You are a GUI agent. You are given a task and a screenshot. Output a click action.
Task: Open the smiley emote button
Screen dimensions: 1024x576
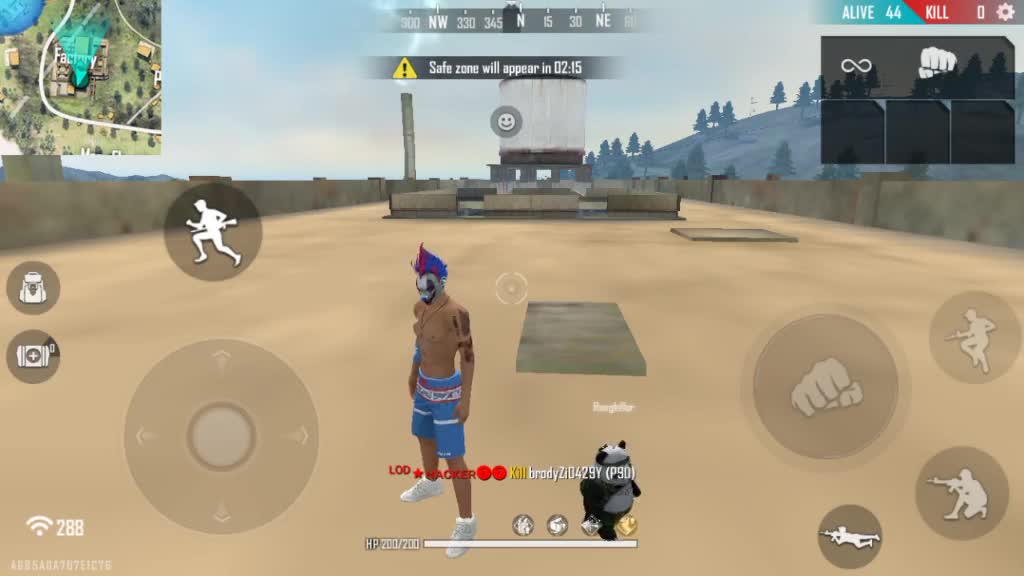pyautogui.click(x=507, y=122)
